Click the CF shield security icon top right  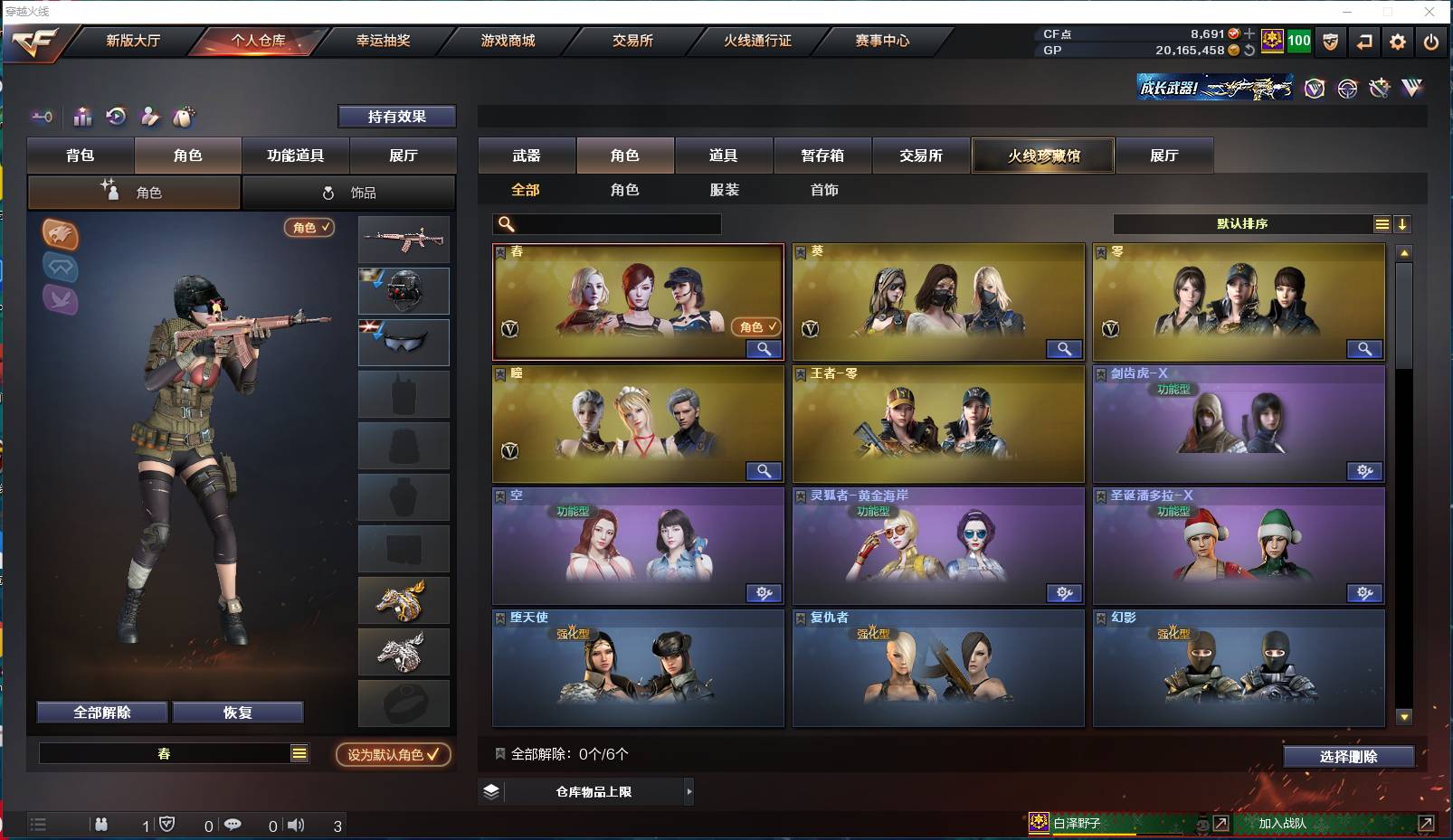coord(1331,42)
